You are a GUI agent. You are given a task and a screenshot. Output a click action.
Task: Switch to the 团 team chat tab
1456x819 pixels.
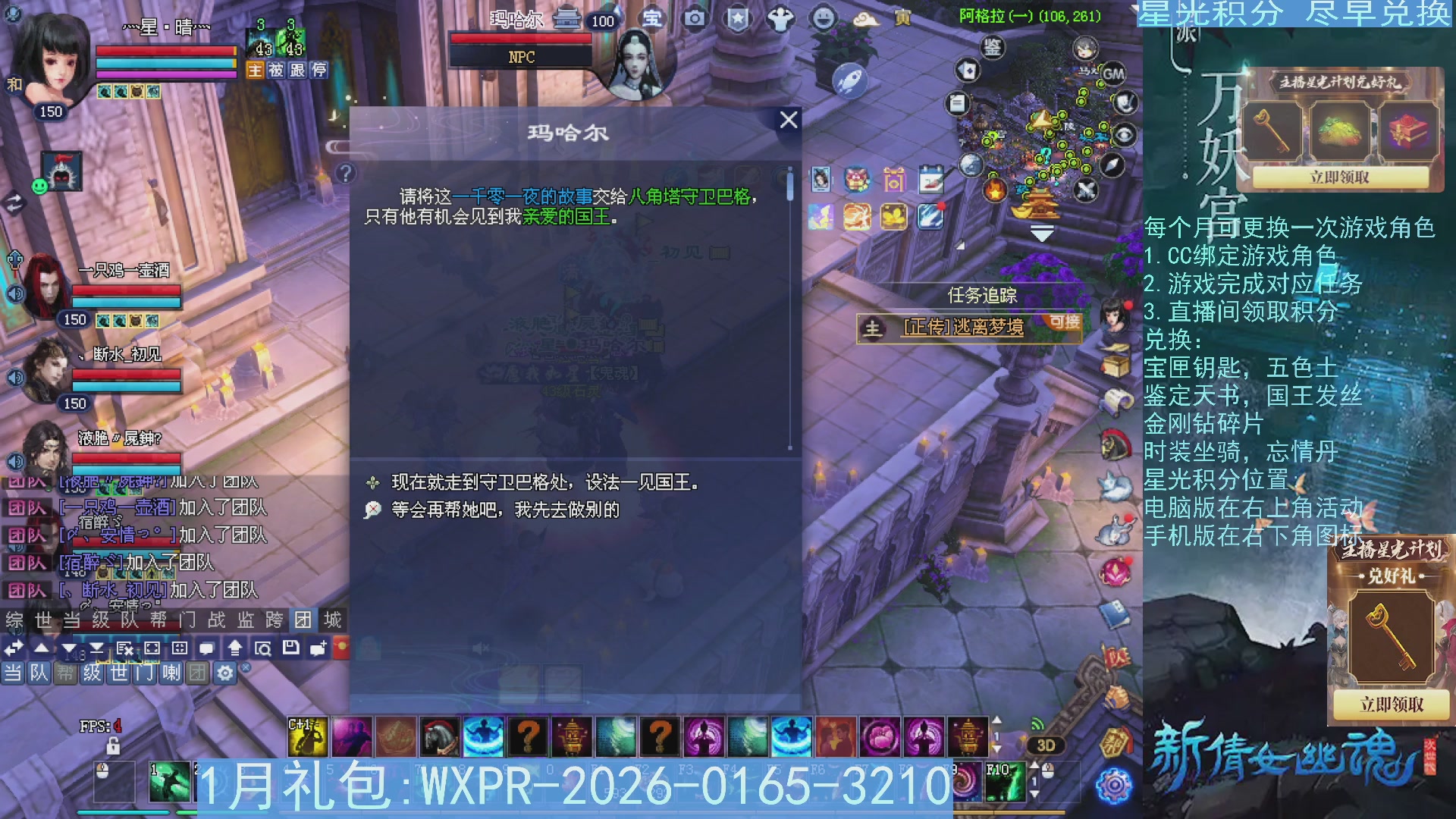[x=304, y=619]
